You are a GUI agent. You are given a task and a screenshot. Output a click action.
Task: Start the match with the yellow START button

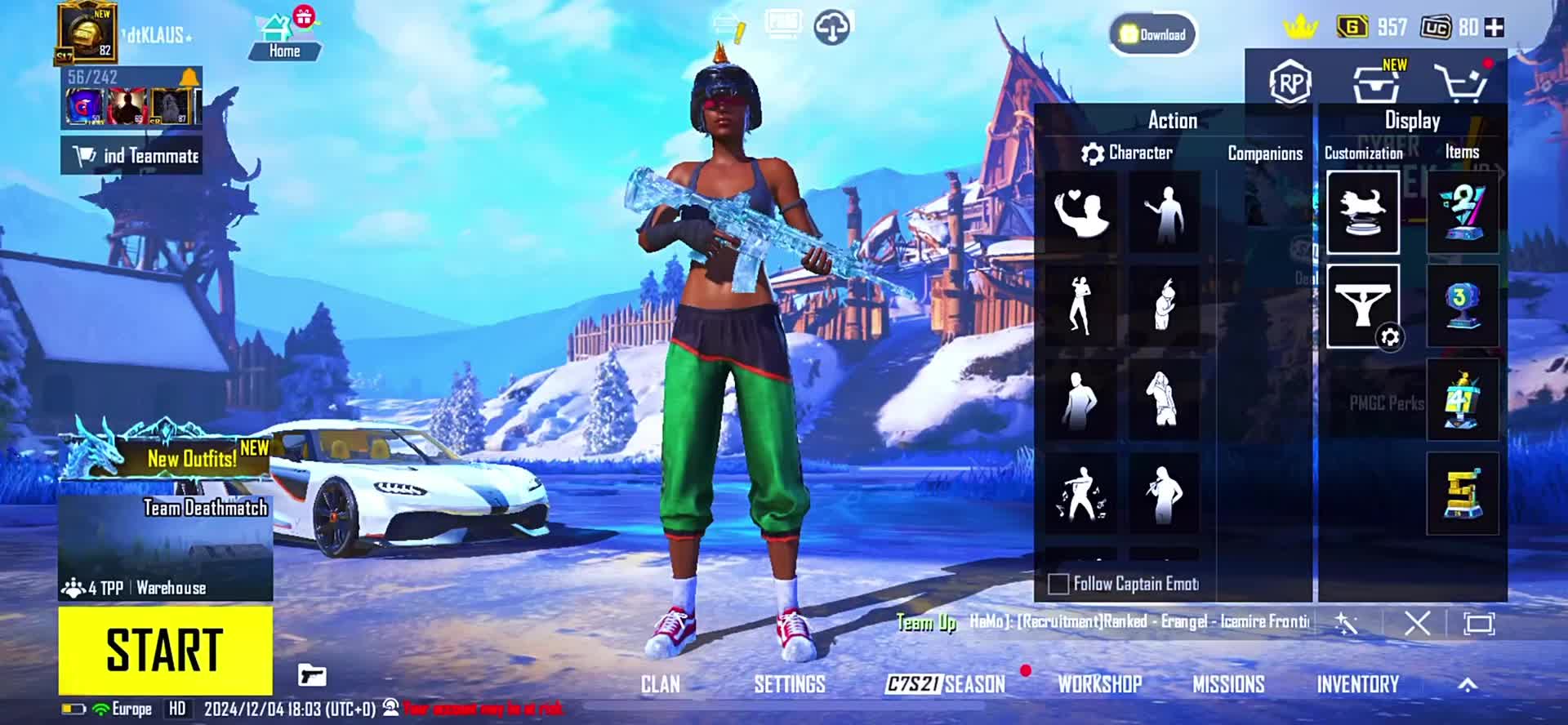[165, 651]
